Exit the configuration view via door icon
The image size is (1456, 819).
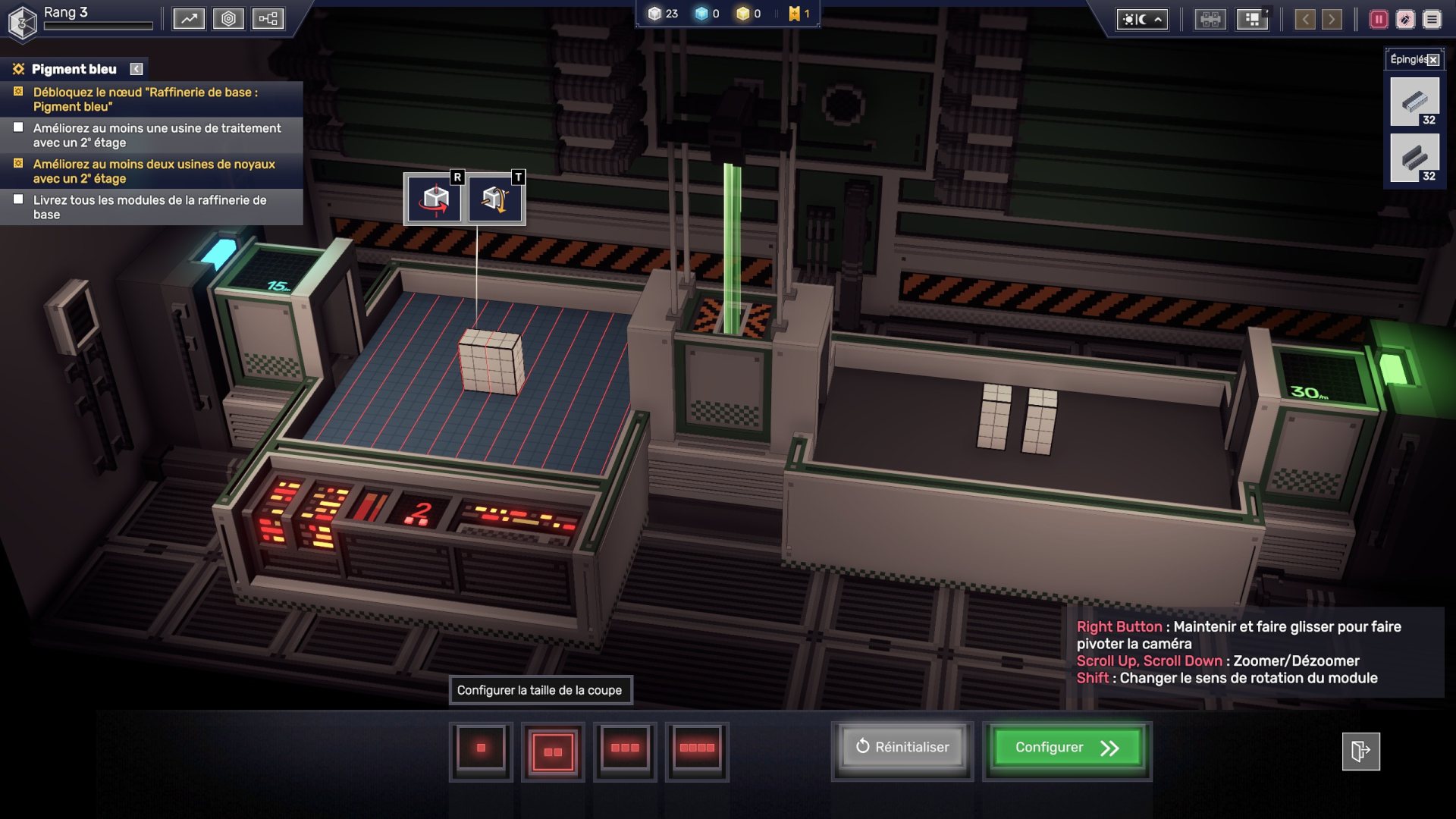1360,752
